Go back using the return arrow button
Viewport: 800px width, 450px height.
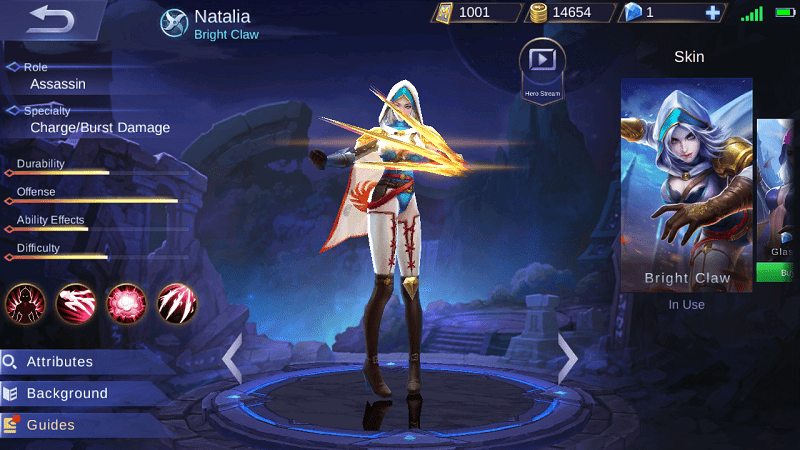coord(52,17)
